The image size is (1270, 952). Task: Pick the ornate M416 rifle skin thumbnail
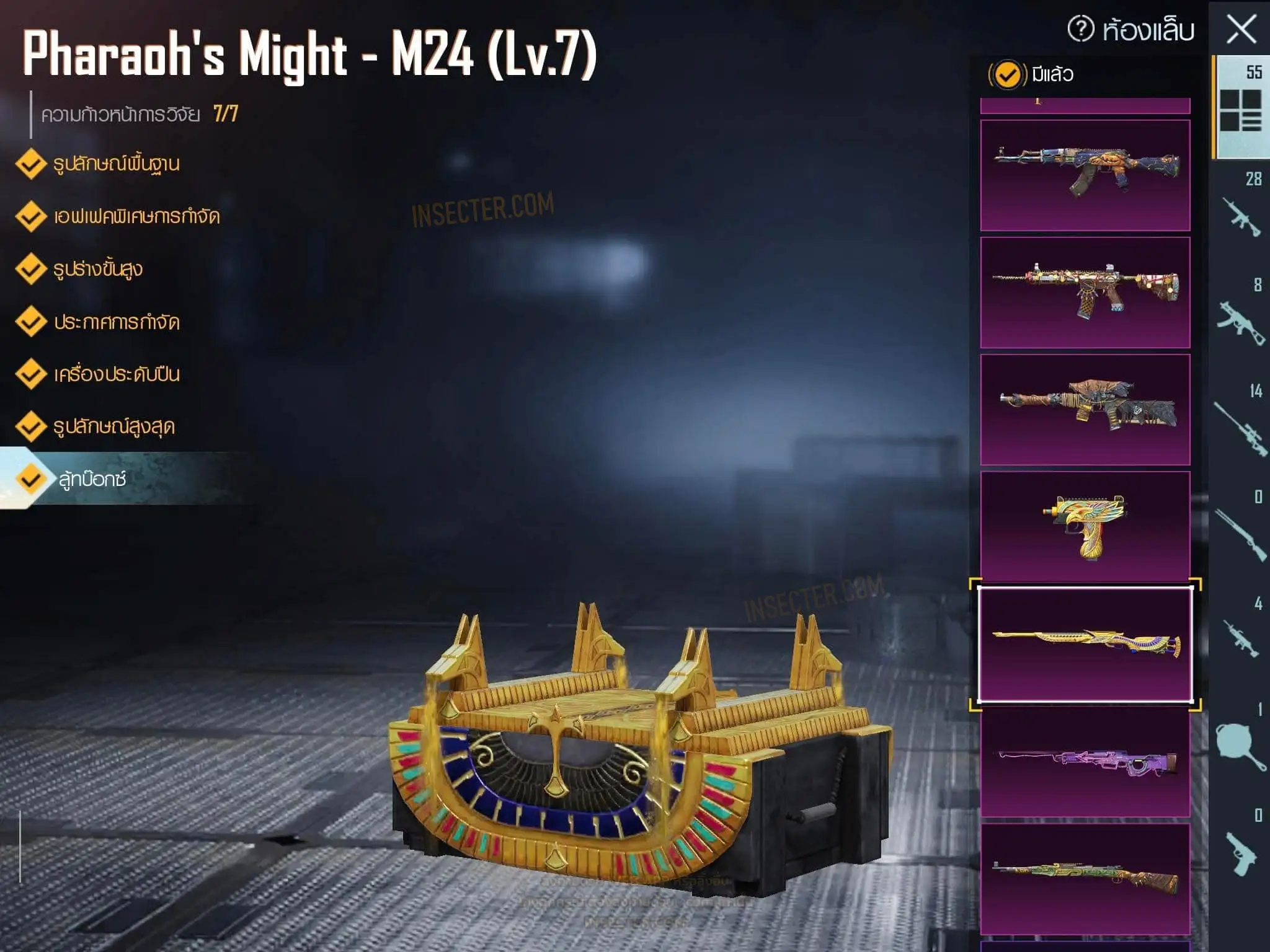tap(1085, 292)
